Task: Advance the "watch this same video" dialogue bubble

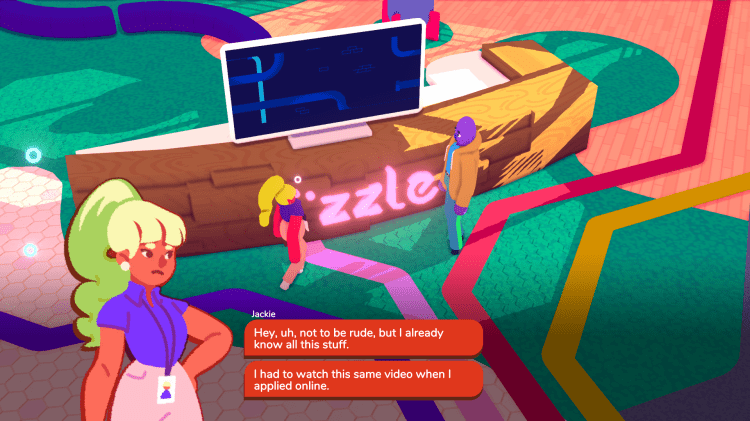Action: (363, 380)
